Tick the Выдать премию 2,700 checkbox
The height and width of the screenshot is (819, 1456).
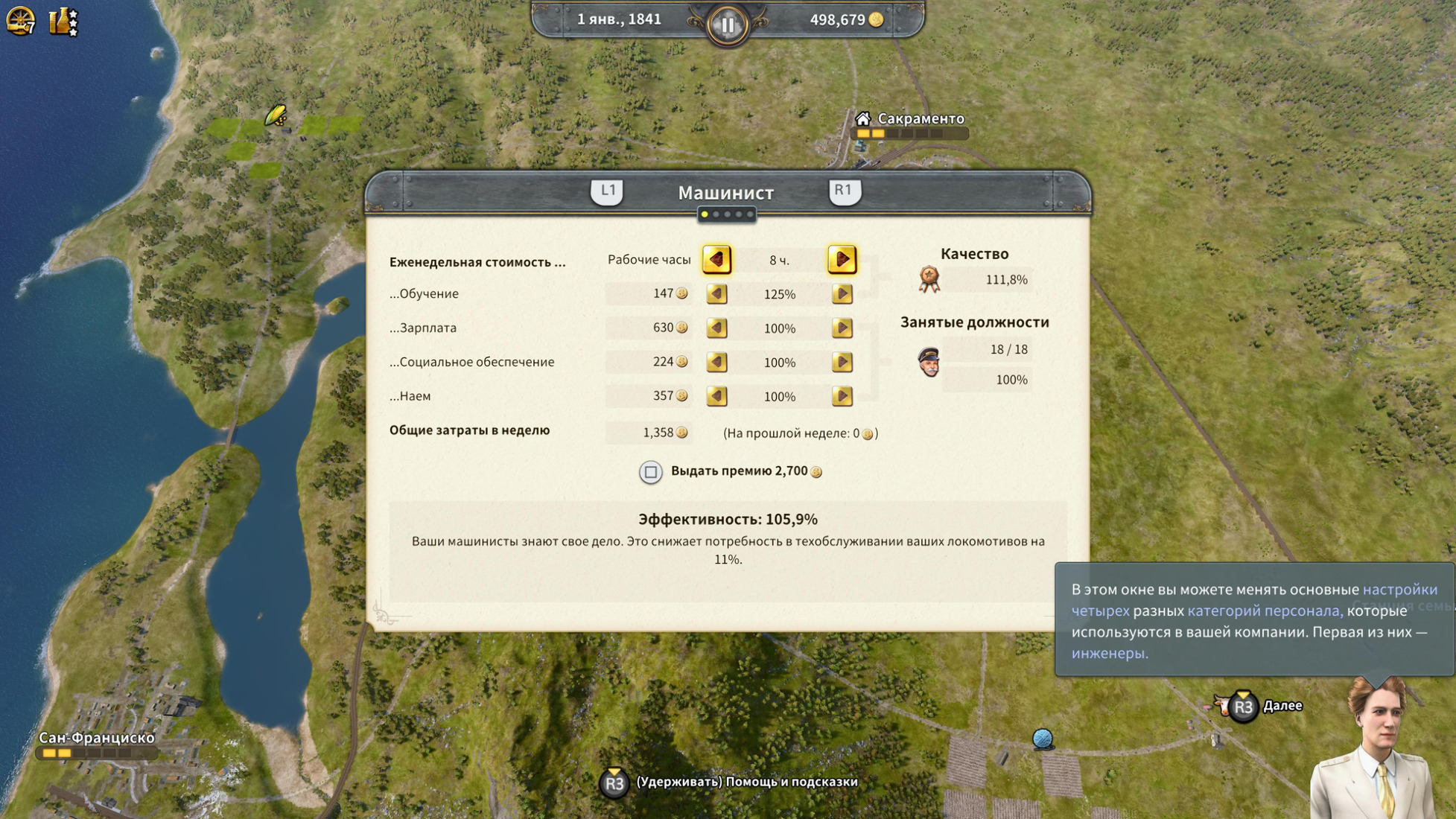pyautogui.click(x=650, y=472)
